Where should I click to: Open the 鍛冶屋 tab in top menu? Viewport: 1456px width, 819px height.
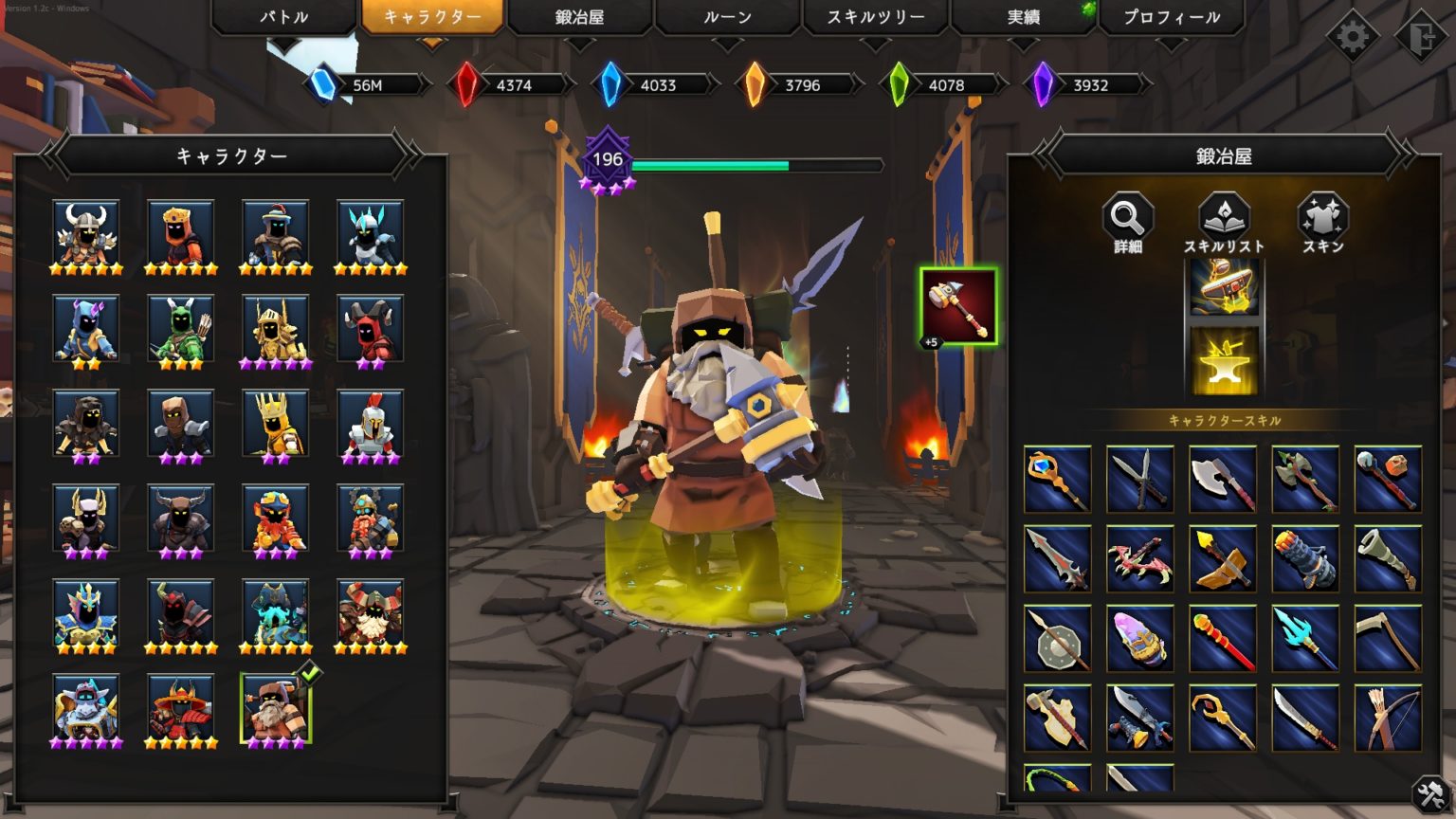click(579, 17)
